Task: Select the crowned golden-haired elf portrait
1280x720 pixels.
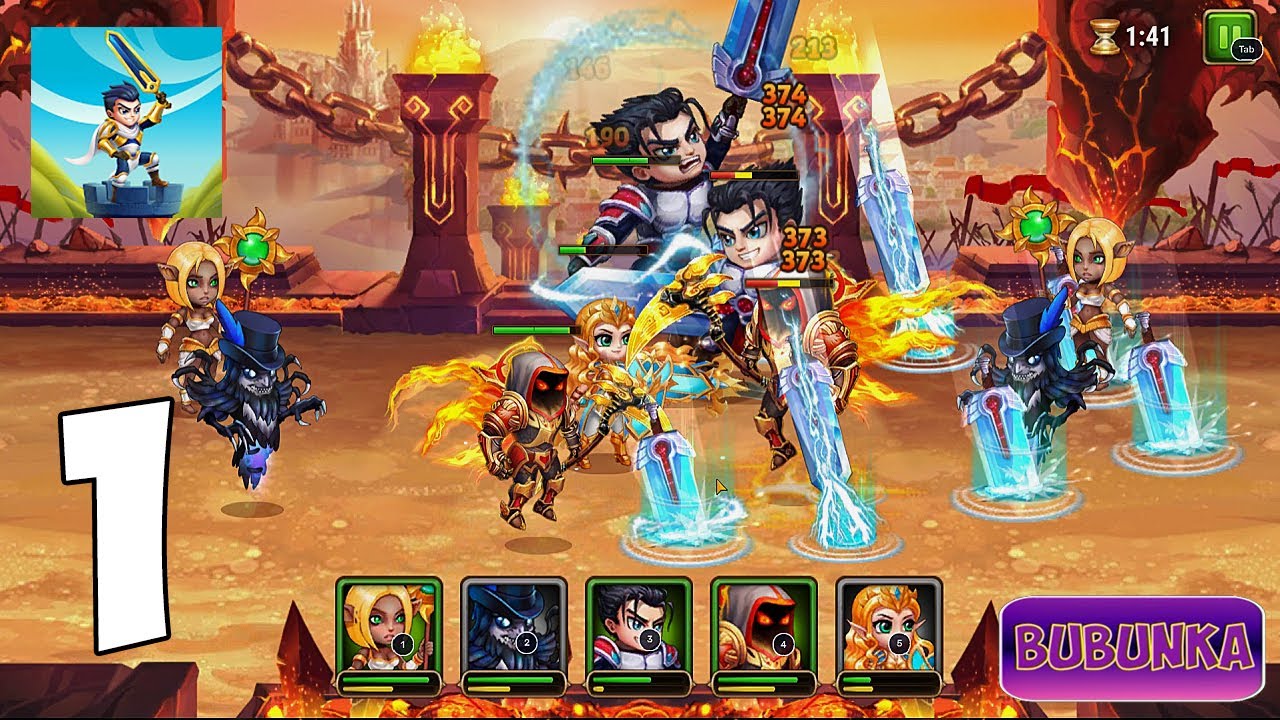Action: point(889,625)
